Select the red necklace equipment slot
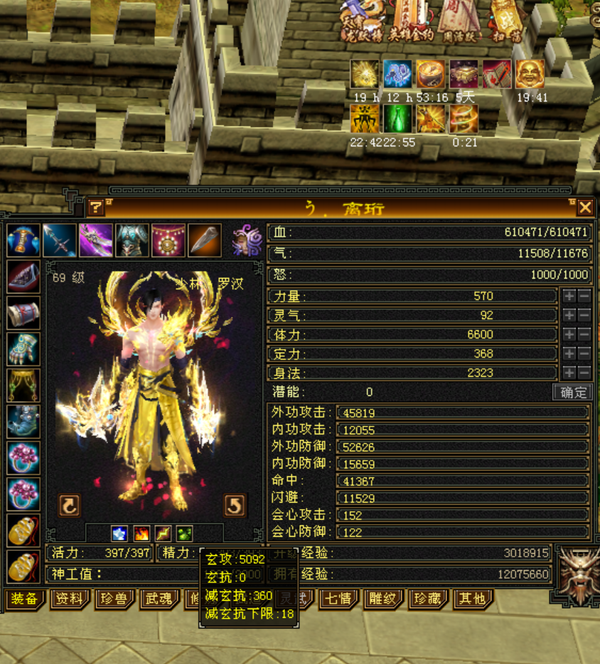The width and height of the screenshot is (600, 664). tap(168, 240)
